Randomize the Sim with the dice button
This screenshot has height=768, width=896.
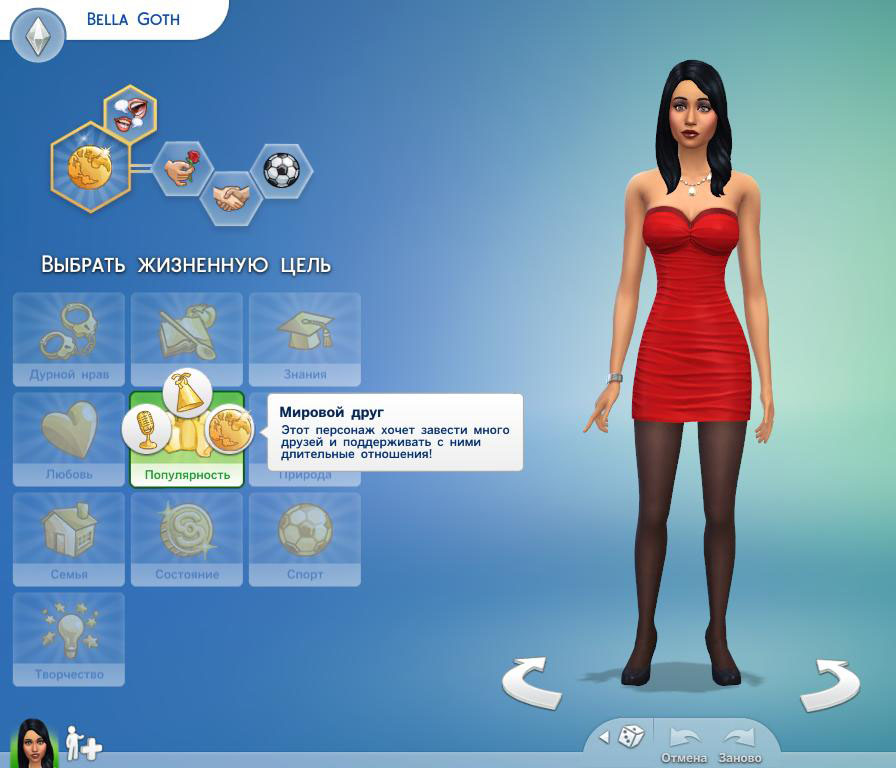[630, 737]
